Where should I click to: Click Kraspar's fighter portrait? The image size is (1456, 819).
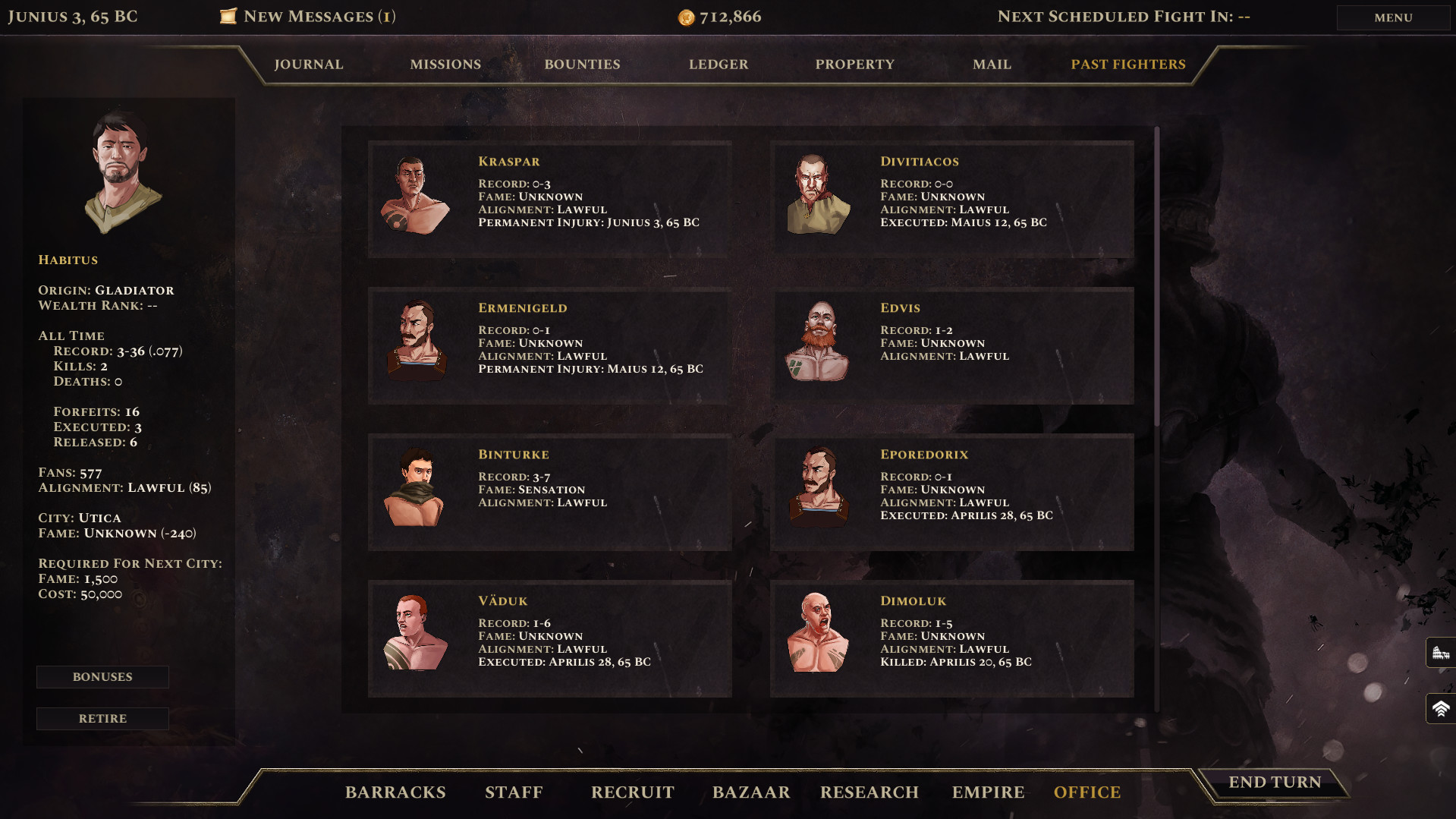pyautogui.click(x=416, y=196)
